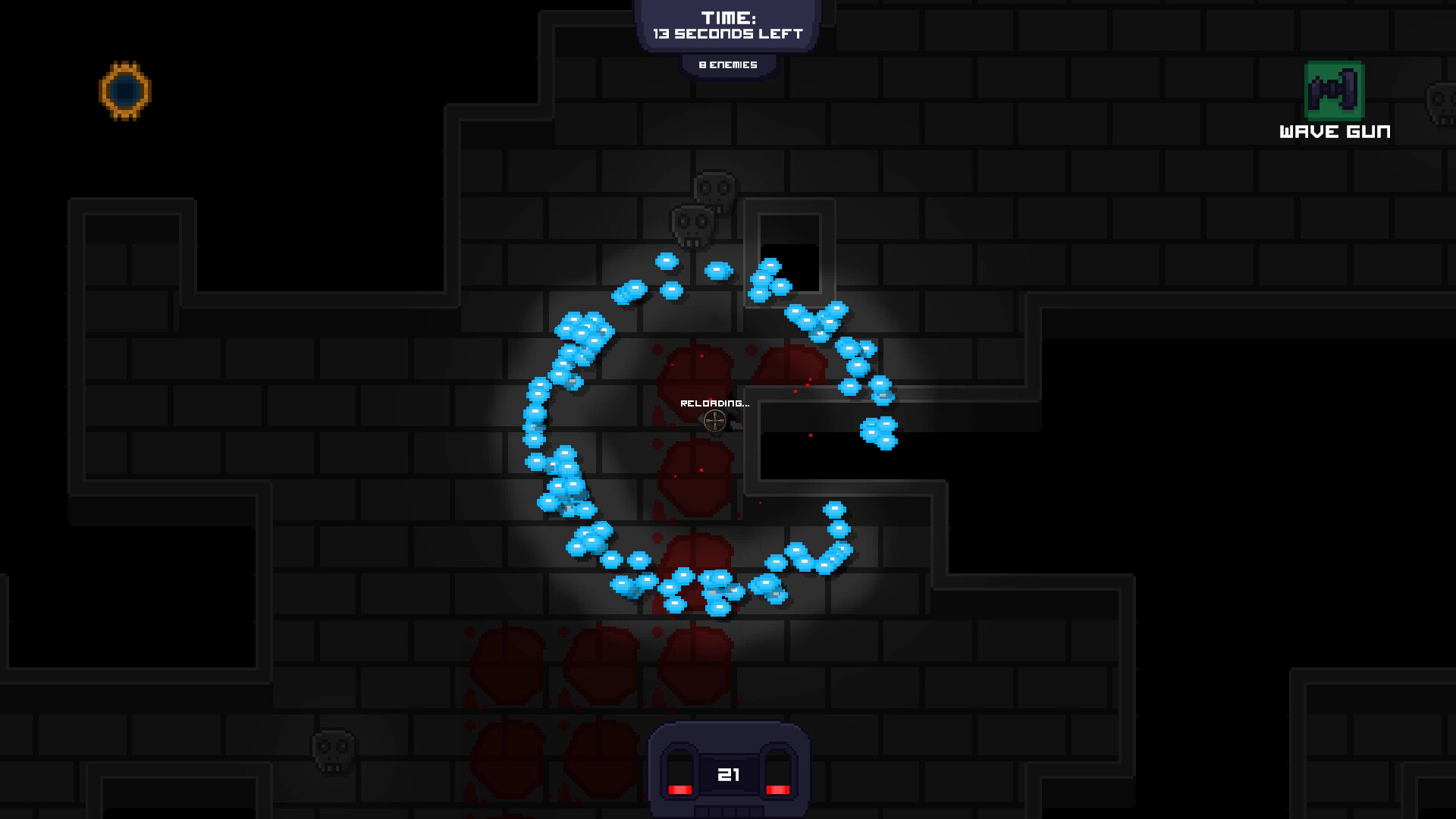1456x819 pixels.
Task: Open the 13 SECONDS LEFT timer header
Action: click(729, 33)
